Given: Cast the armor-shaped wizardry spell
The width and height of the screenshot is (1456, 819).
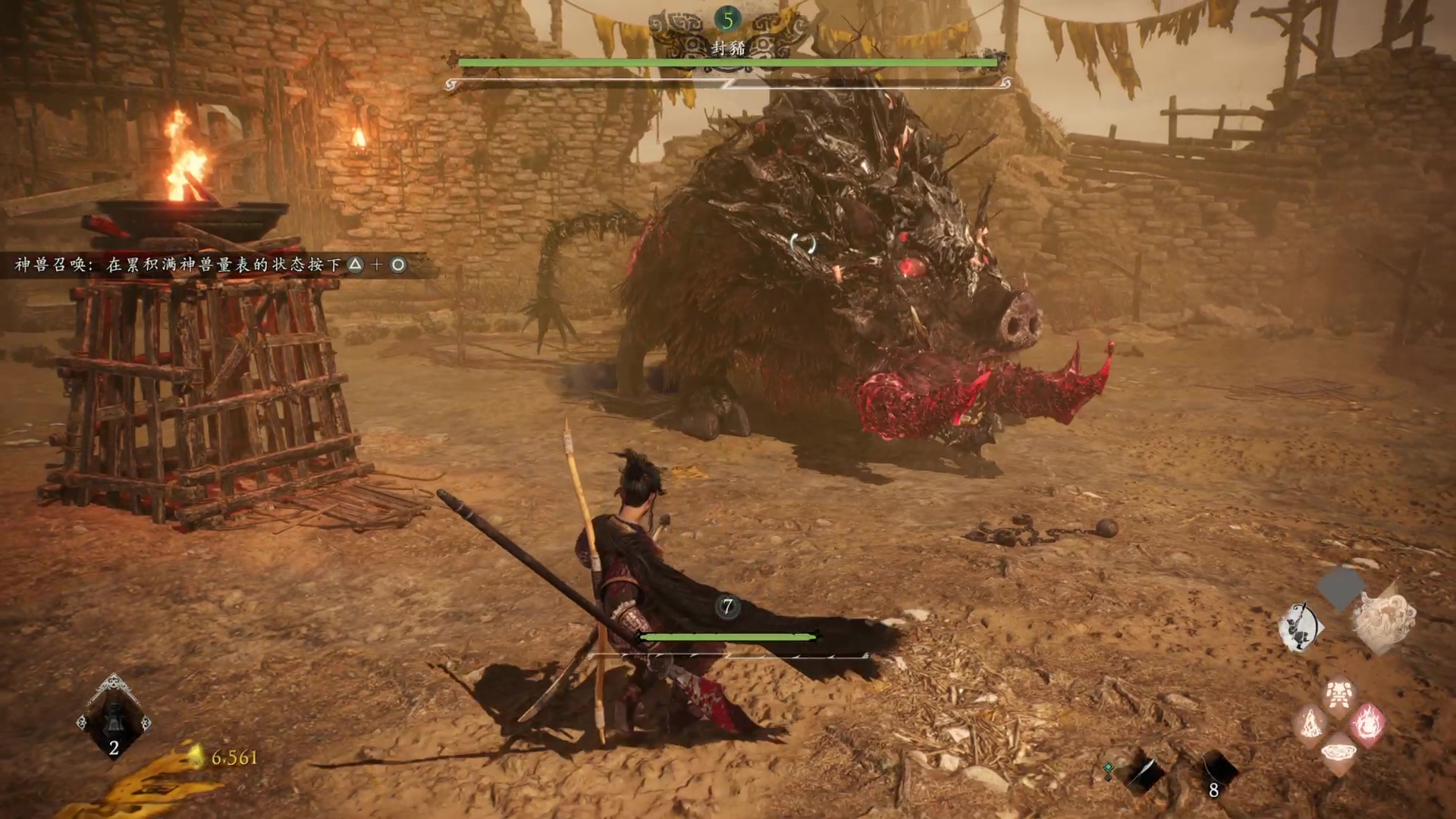Looking at the screenshot, I should pyautogui.click(x=1339, y=695).
